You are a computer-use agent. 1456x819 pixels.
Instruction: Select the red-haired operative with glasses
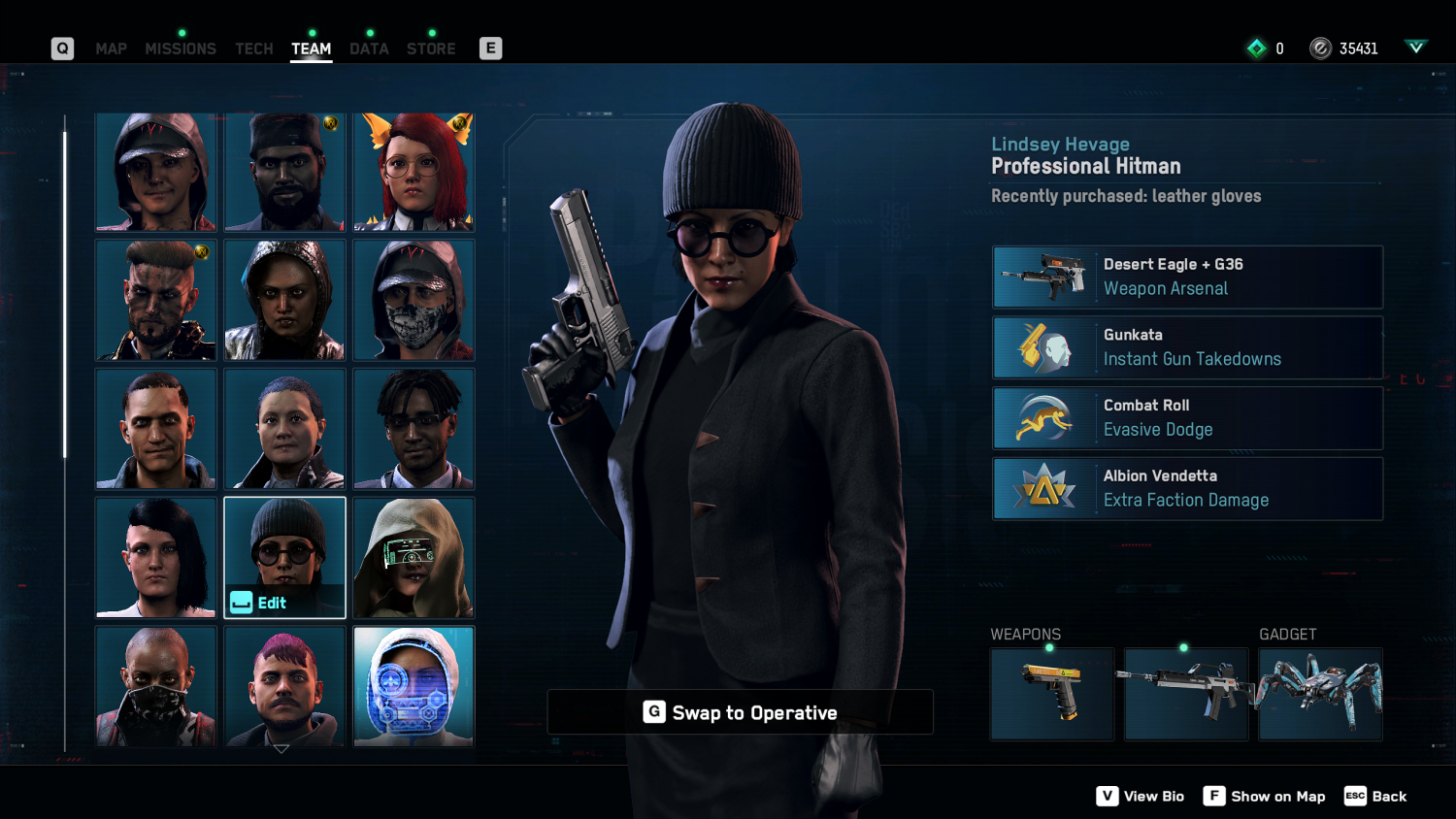[x=414, y=172]
